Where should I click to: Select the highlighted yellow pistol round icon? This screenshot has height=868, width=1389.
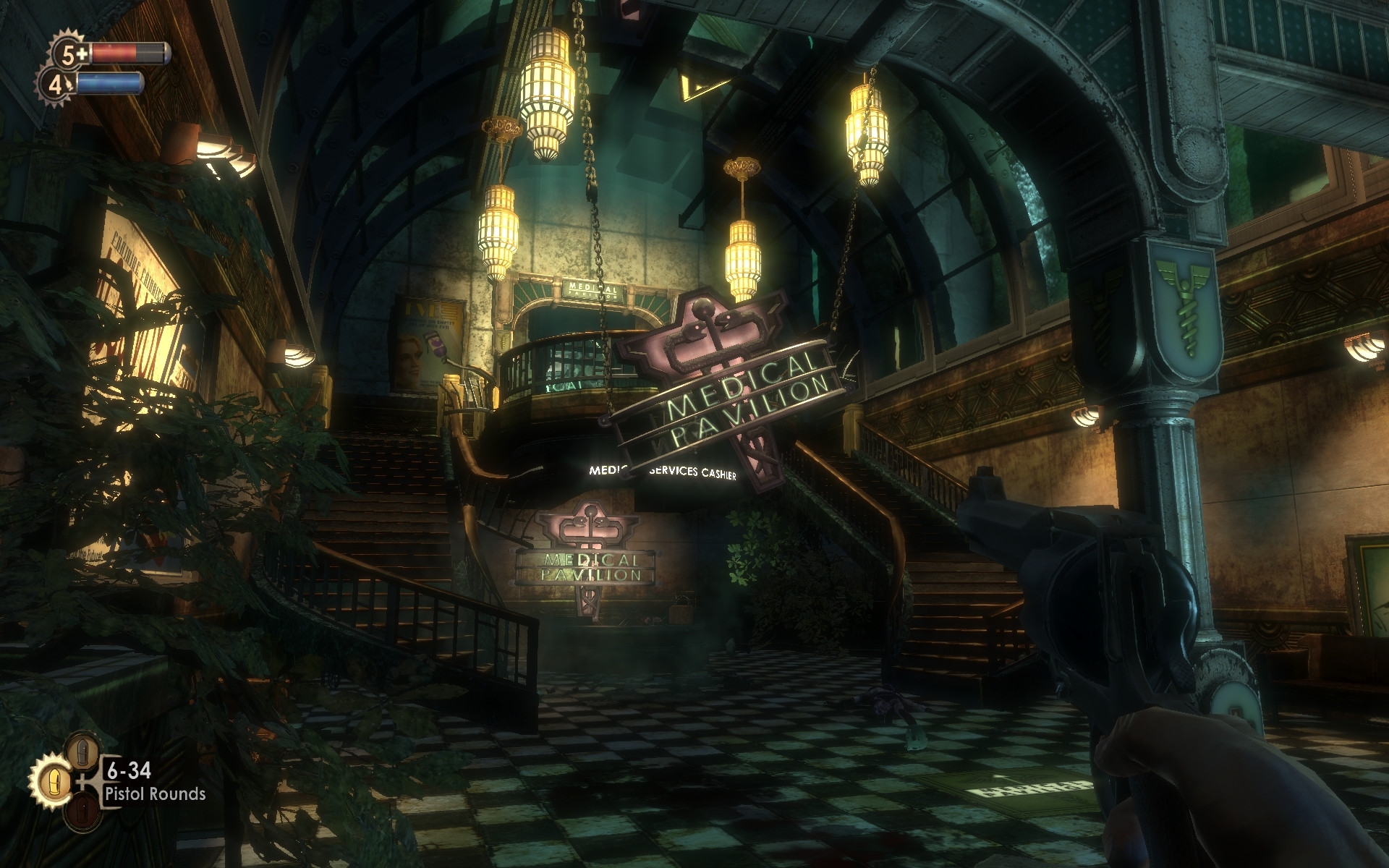coord(54,781)
